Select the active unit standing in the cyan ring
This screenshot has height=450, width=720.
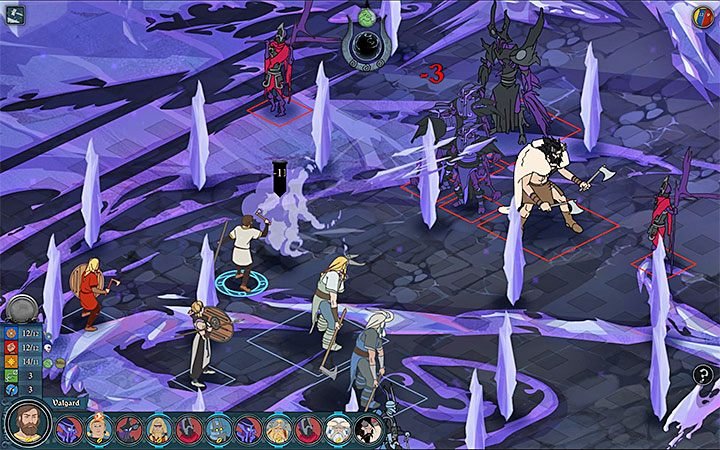pos(240,248)
